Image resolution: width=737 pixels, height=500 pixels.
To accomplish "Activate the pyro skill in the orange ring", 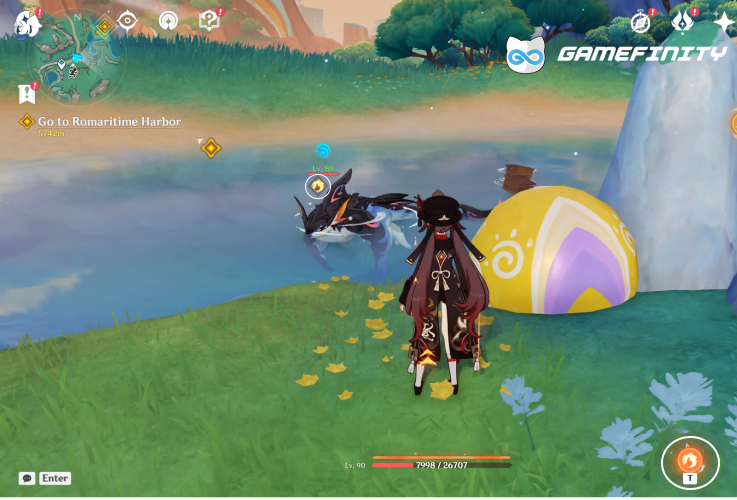I will (690, 461).
